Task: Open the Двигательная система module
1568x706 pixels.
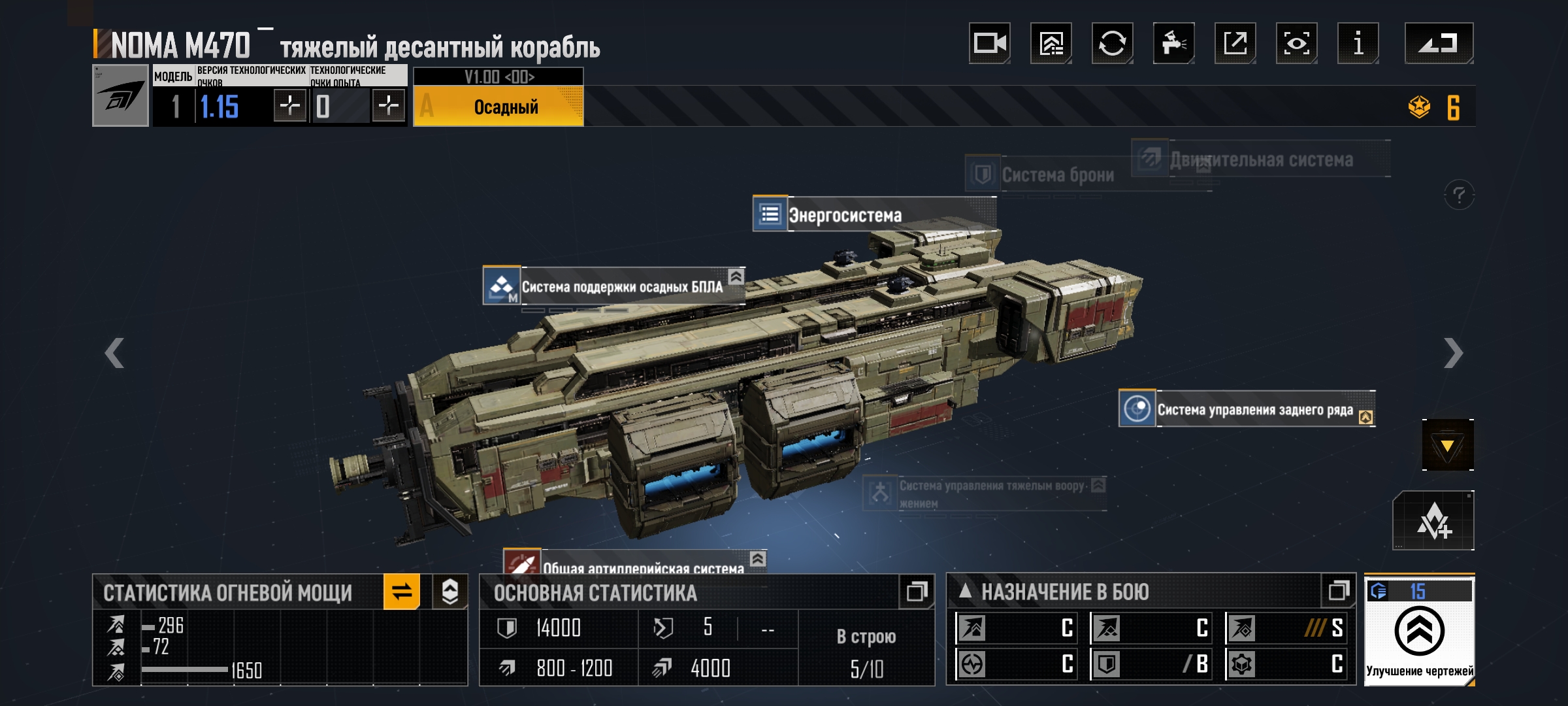Action: (1260, 160)
